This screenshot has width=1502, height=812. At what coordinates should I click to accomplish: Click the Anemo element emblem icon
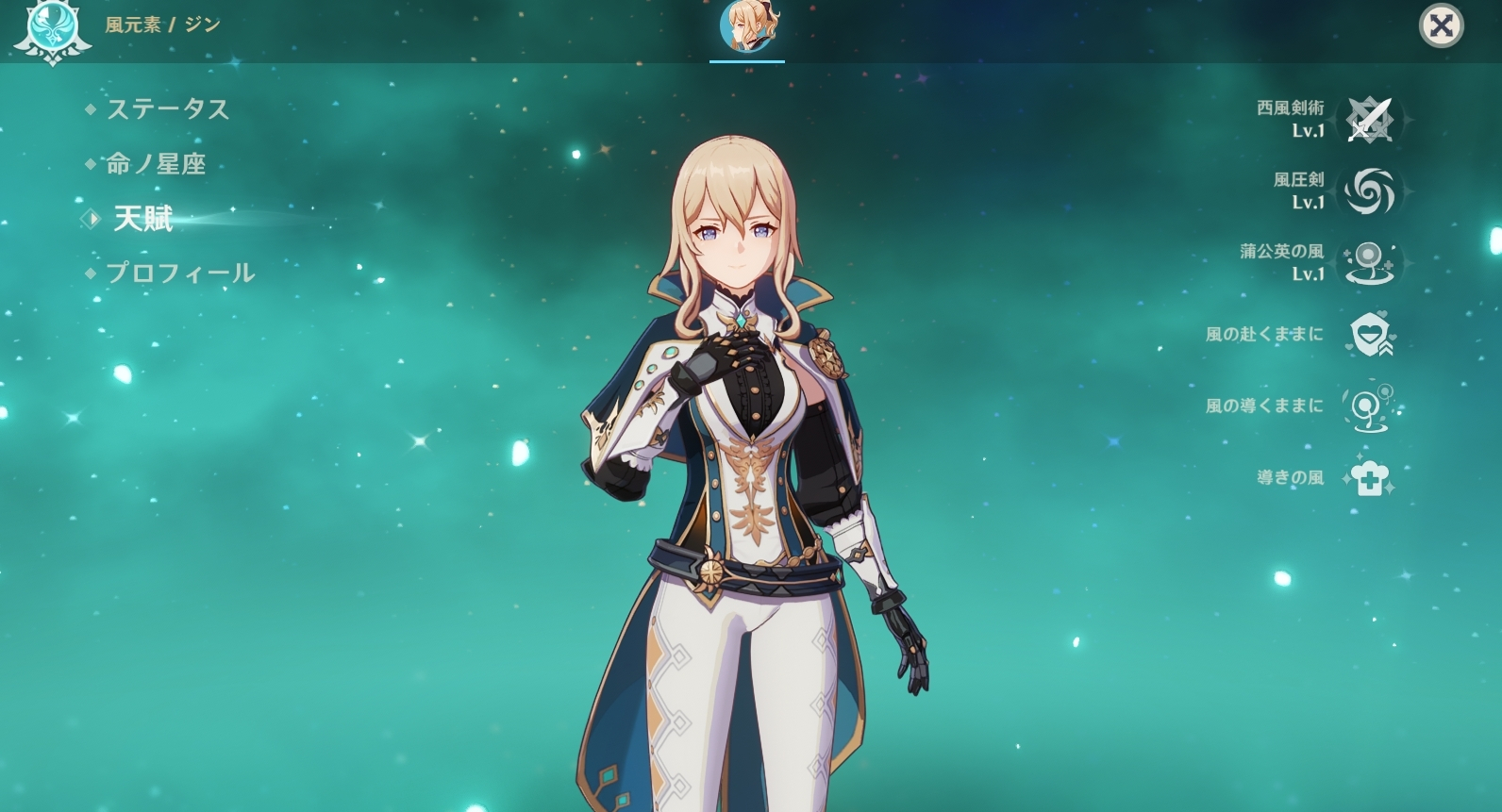(50, 28)
